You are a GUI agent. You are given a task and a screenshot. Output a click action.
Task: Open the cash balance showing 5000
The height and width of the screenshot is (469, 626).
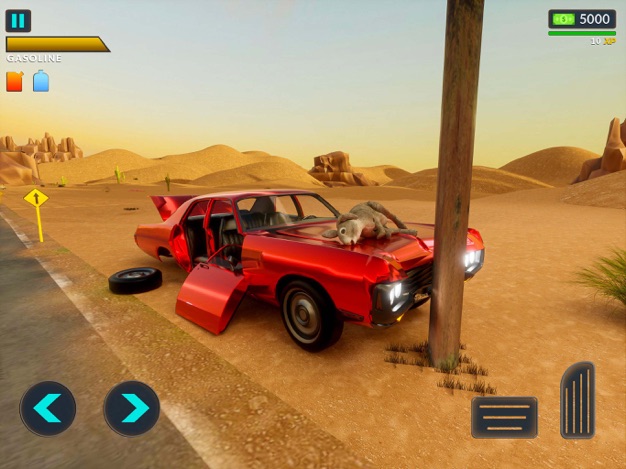pos(581,19)
